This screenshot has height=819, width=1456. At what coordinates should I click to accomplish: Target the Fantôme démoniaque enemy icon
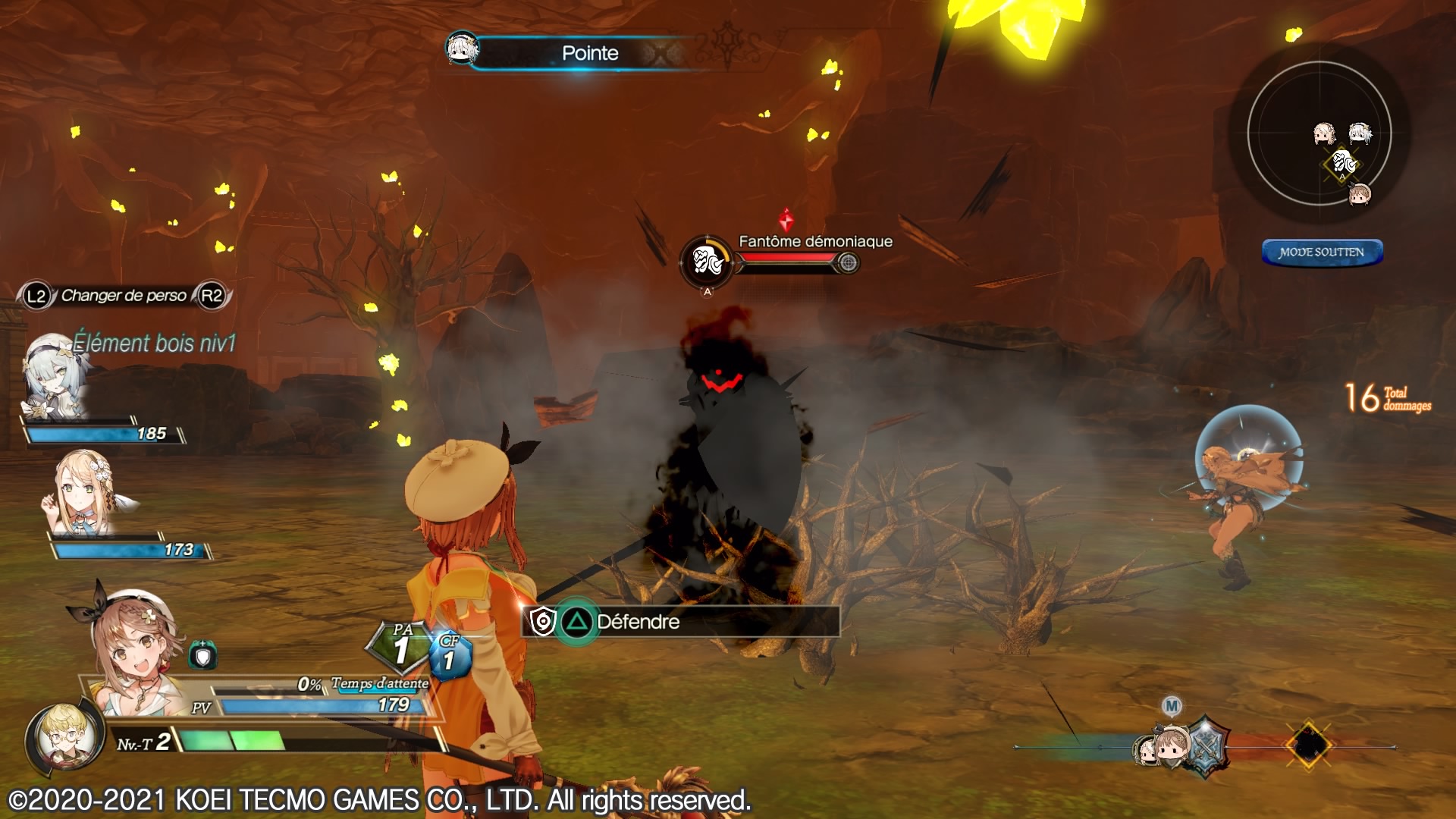point(706,262)
